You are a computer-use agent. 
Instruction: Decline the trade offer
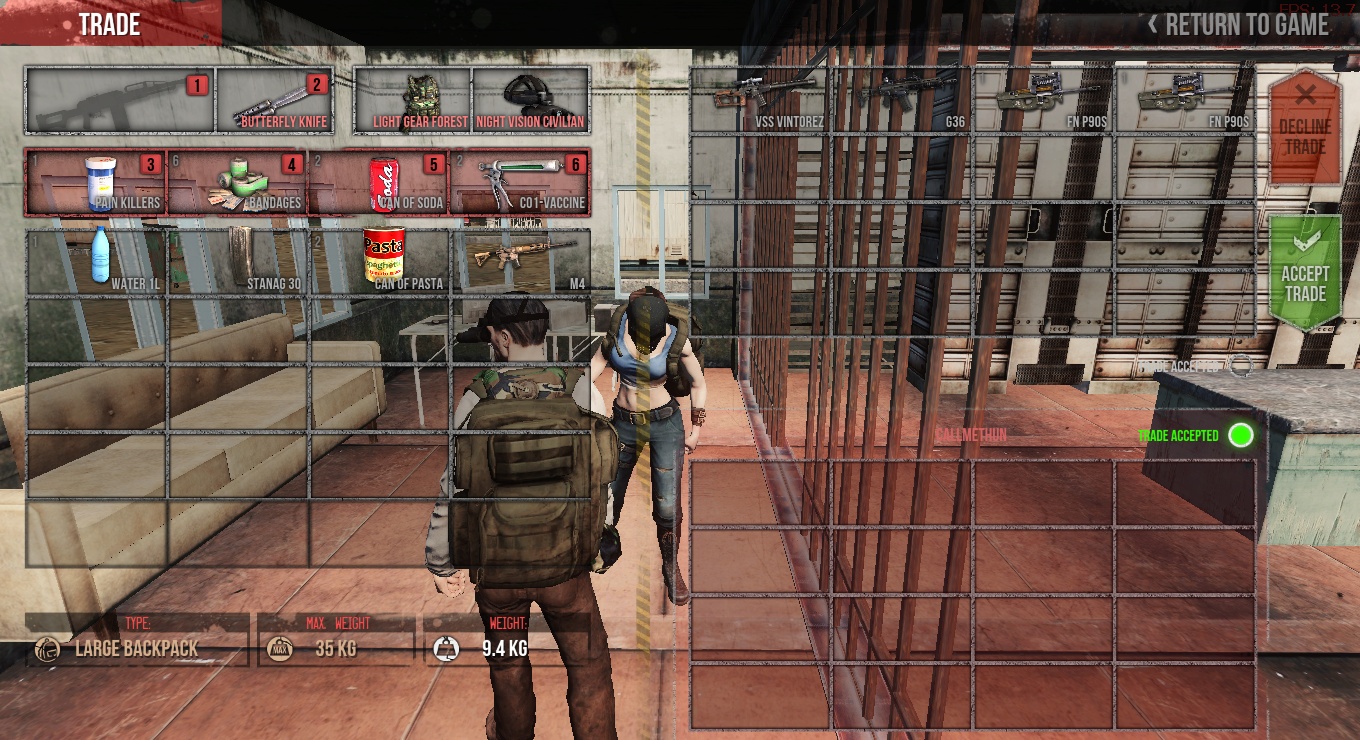(1304, 127)
